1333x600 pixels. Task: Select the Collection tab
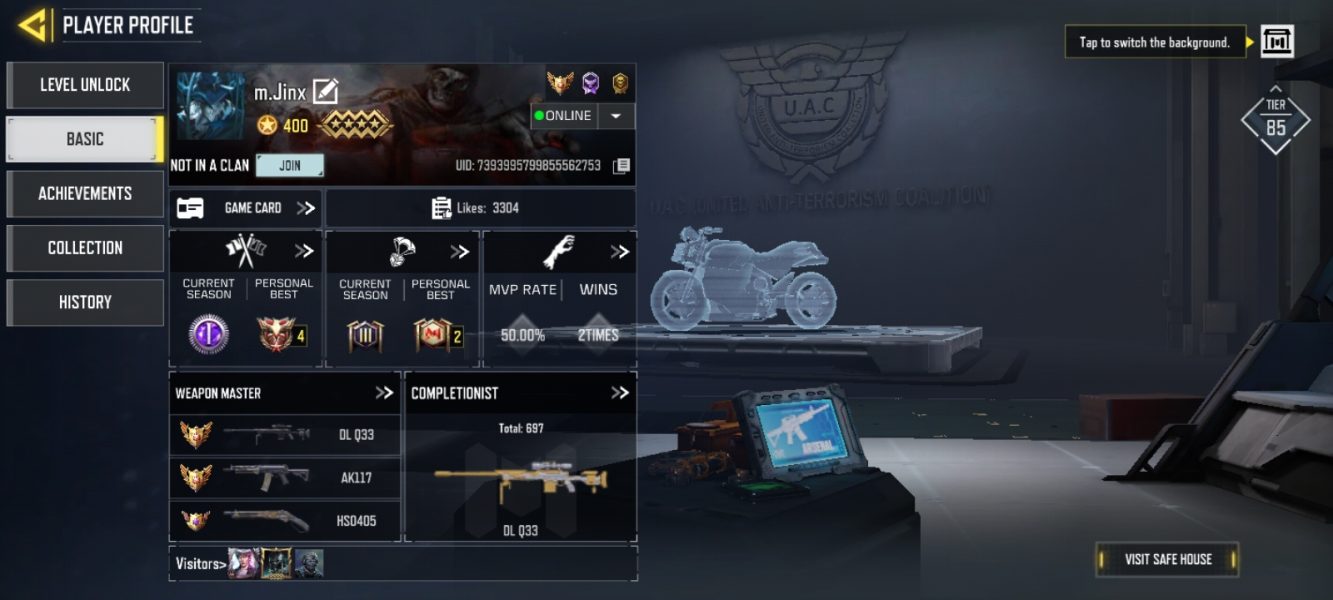tap(85, 248)
